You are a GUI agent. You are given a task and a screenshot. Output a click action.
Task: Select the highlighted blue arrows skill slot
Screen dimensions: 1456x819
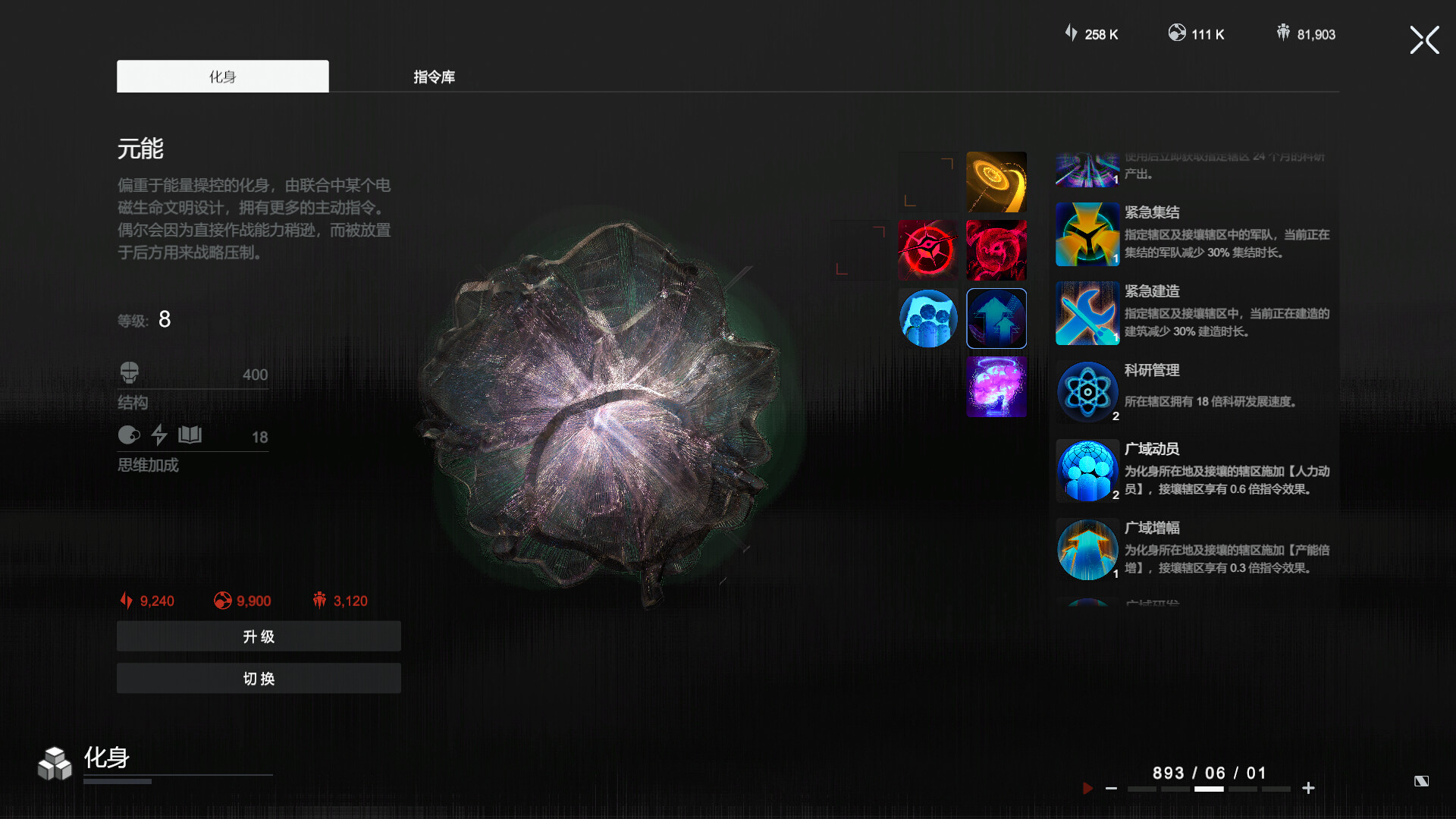(996, 318)
